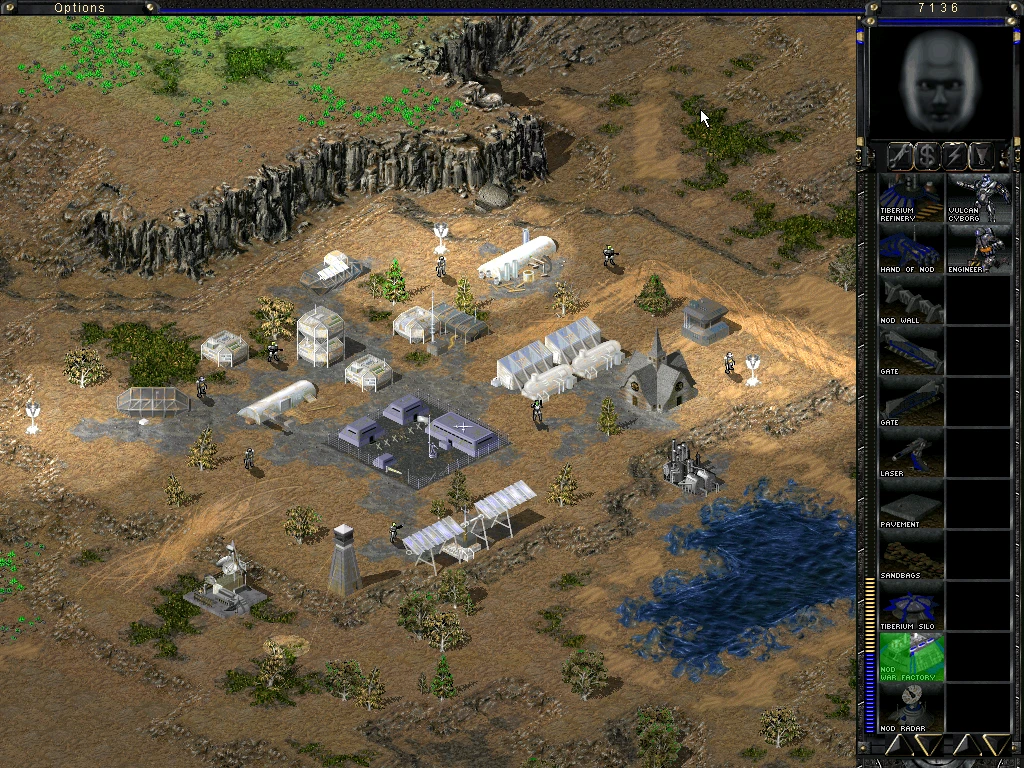Build a Laser turret
Viewport: 1024px width, 768px height.
point(911,454)
